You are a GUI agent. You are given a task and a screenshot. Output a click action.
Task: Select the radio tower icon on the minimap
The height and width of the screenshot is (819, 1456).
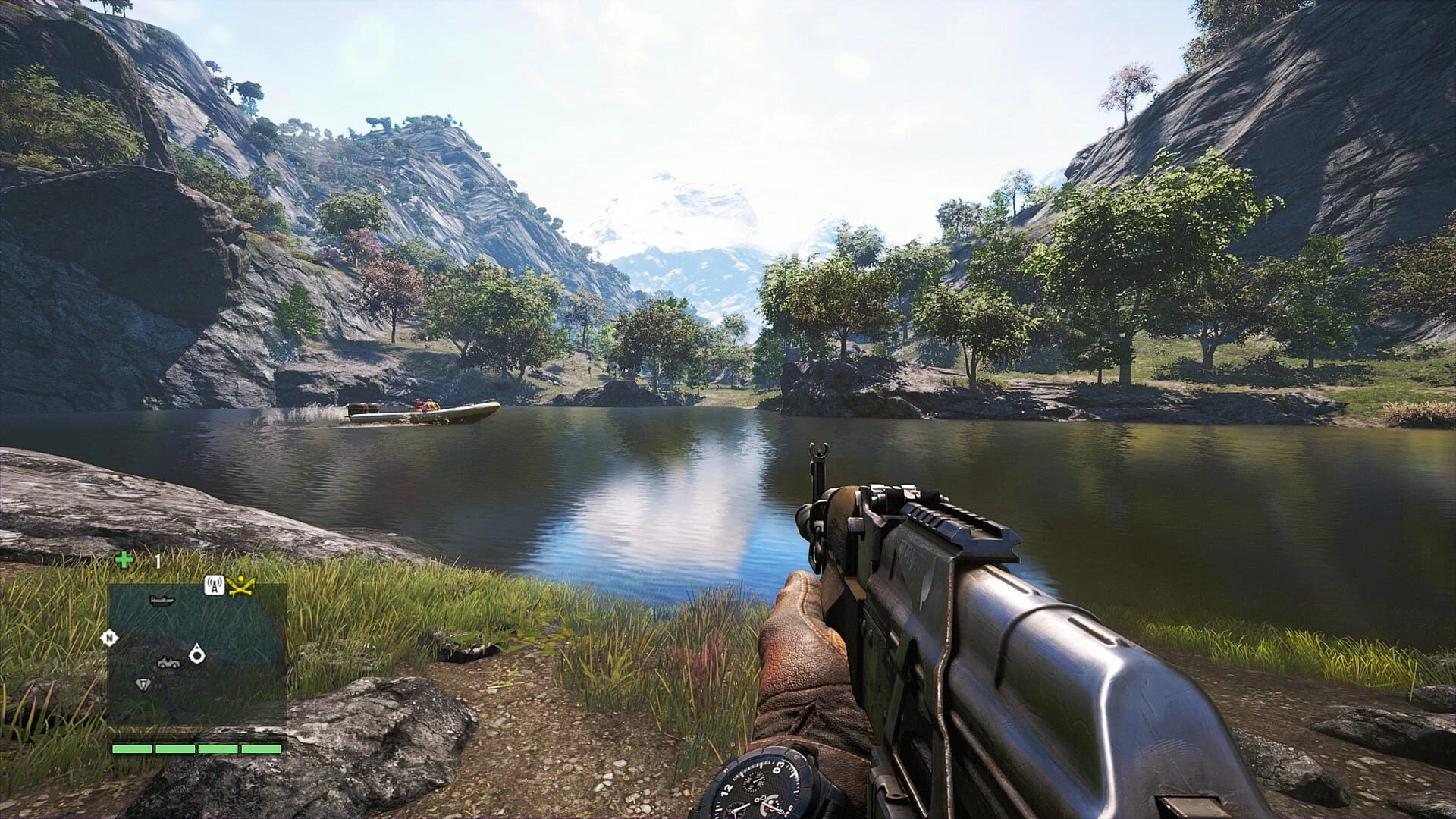coord(215,585)
